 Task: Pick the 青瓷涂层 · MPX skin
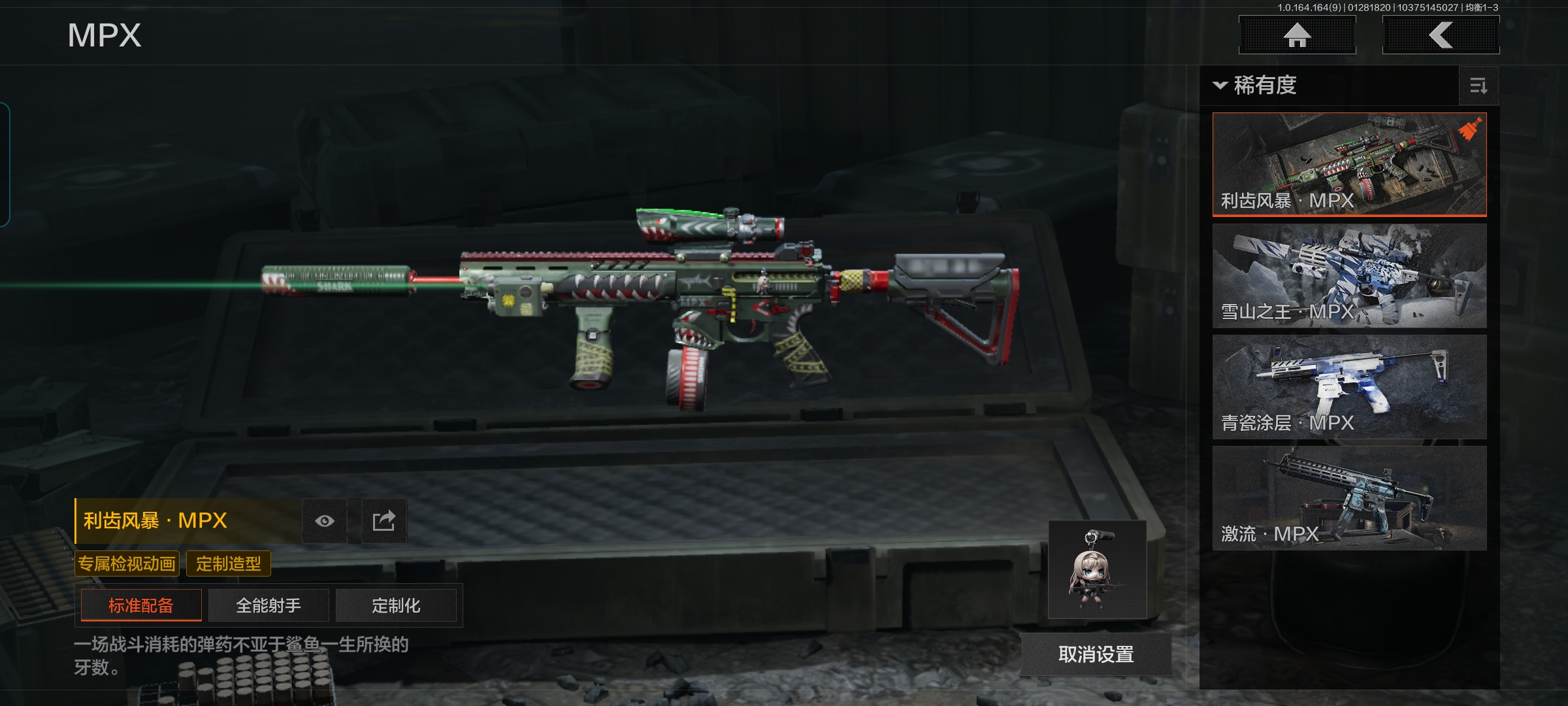(x=1349, y=387)
